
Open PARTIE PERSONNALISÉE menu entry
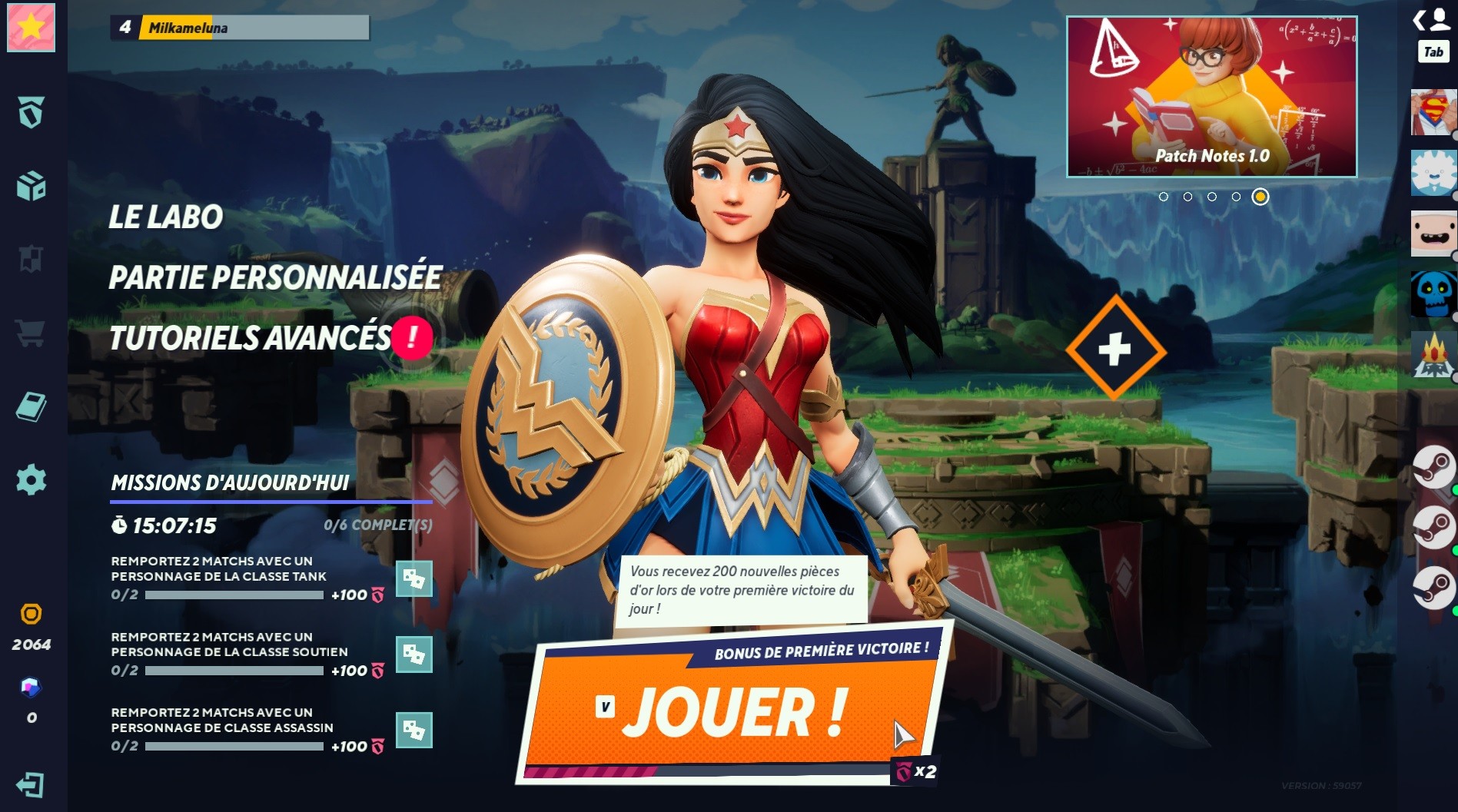pyautogui.click(x=274, y=278)
